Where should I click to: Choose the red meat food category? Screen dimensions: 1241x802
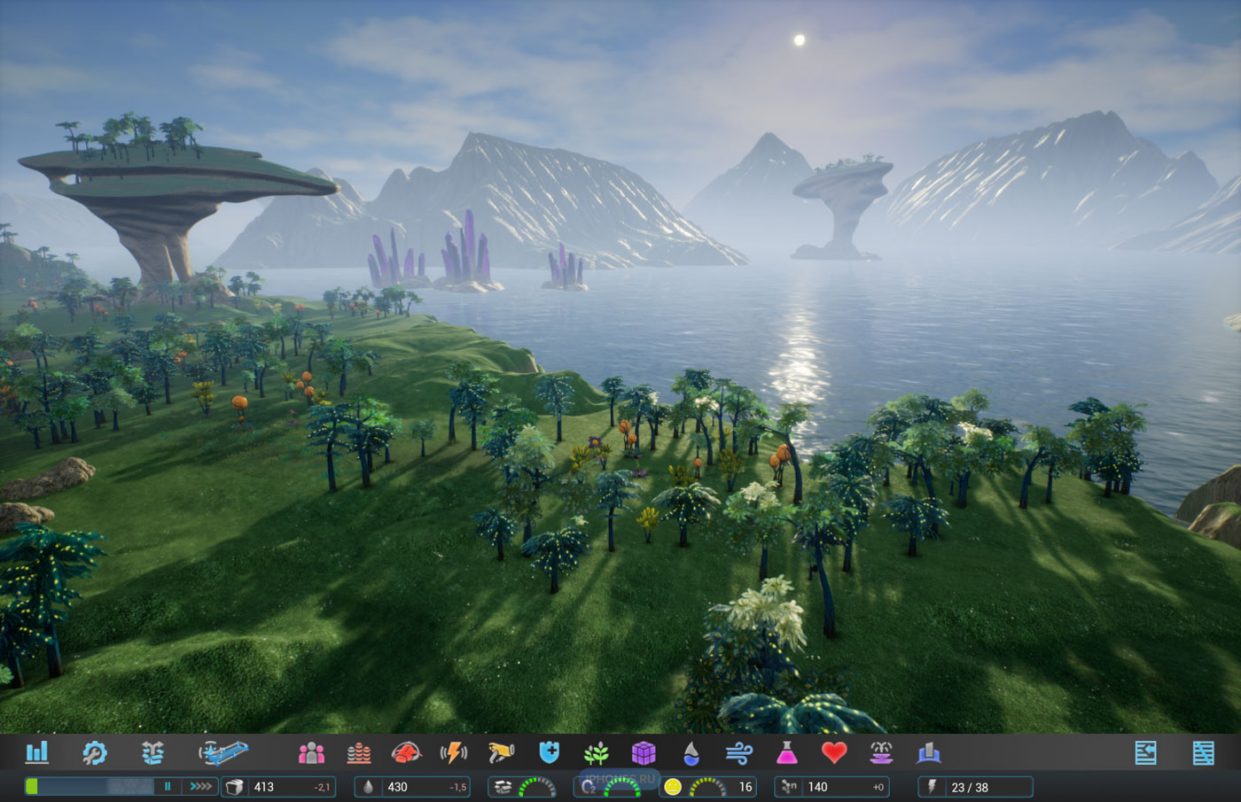point(406,752)
